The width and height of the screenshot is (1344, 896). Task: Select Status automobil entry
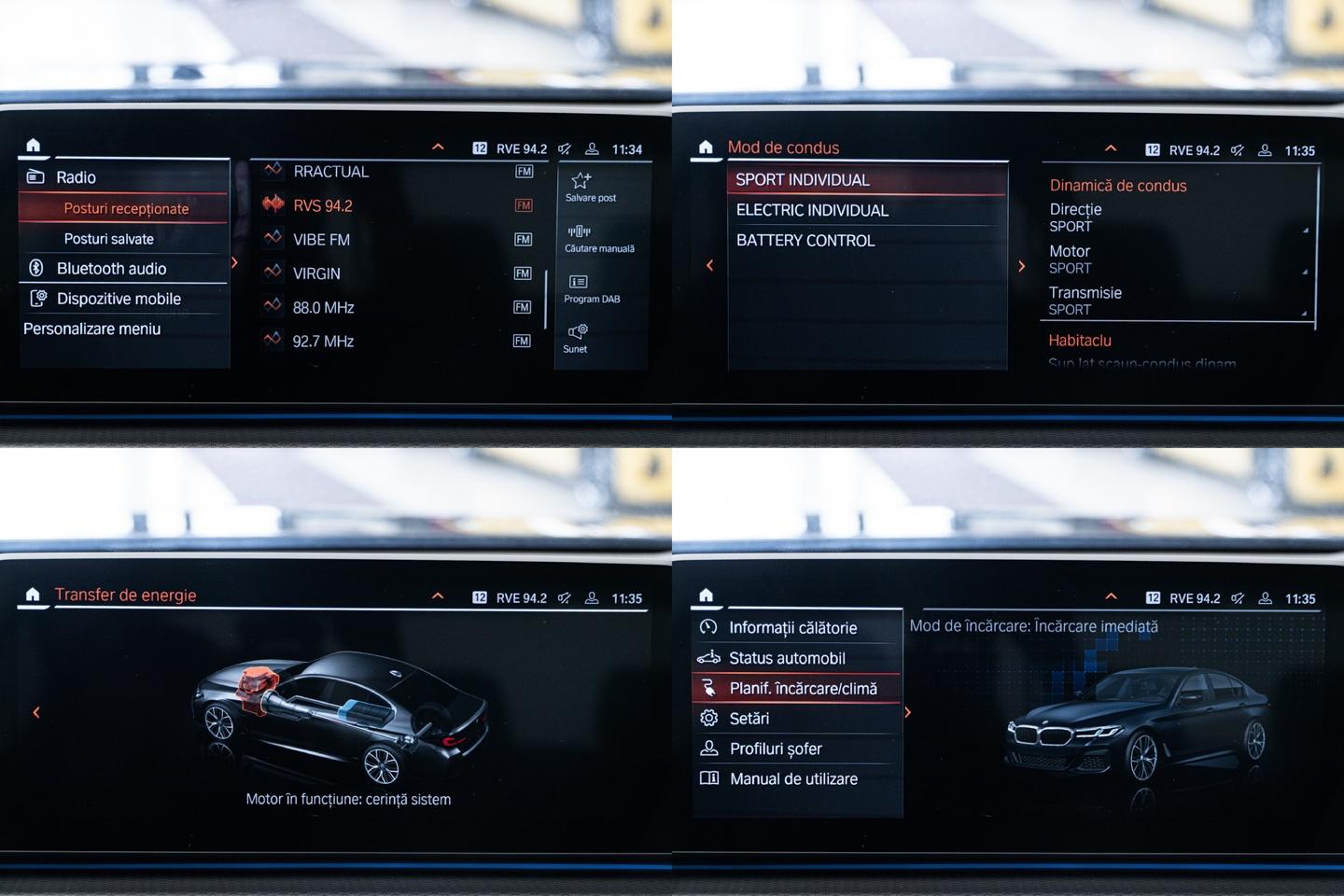(787, 658)
